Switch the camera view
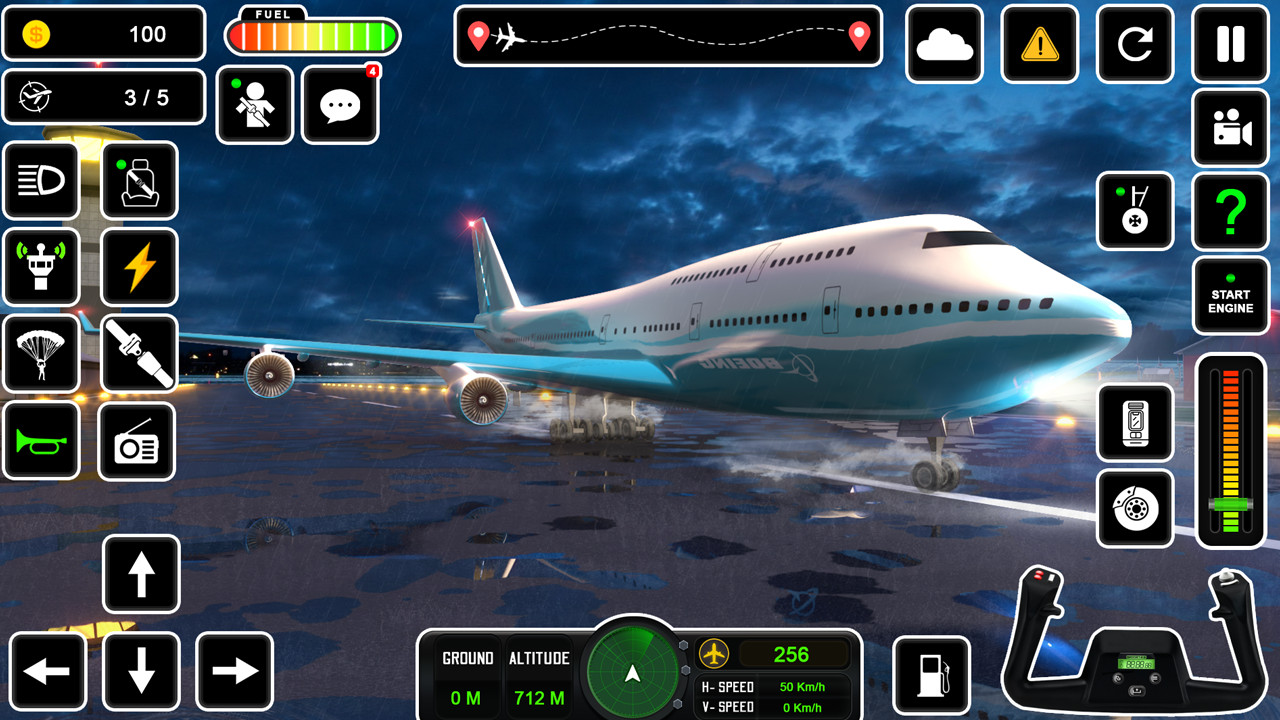The width and height of the screenshot is (1280, 720). 1229,129
